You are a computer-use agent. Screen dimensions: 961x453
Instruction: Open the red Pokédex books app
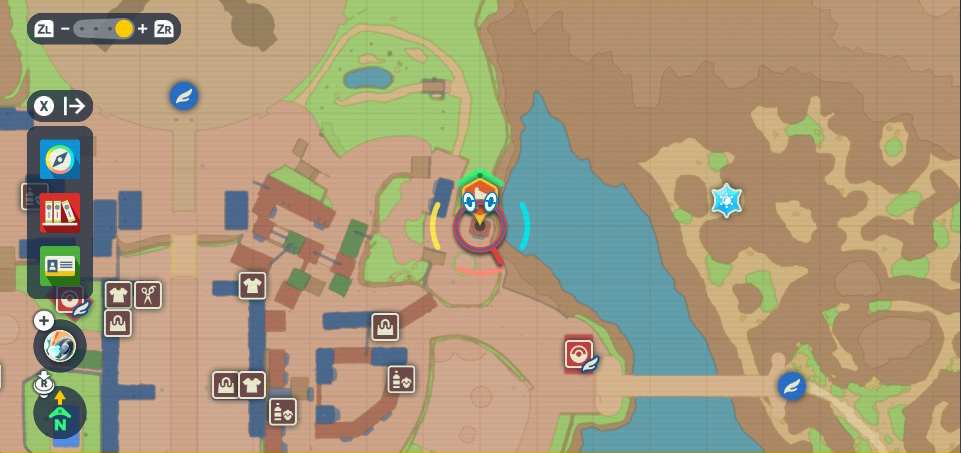point(60,212)
